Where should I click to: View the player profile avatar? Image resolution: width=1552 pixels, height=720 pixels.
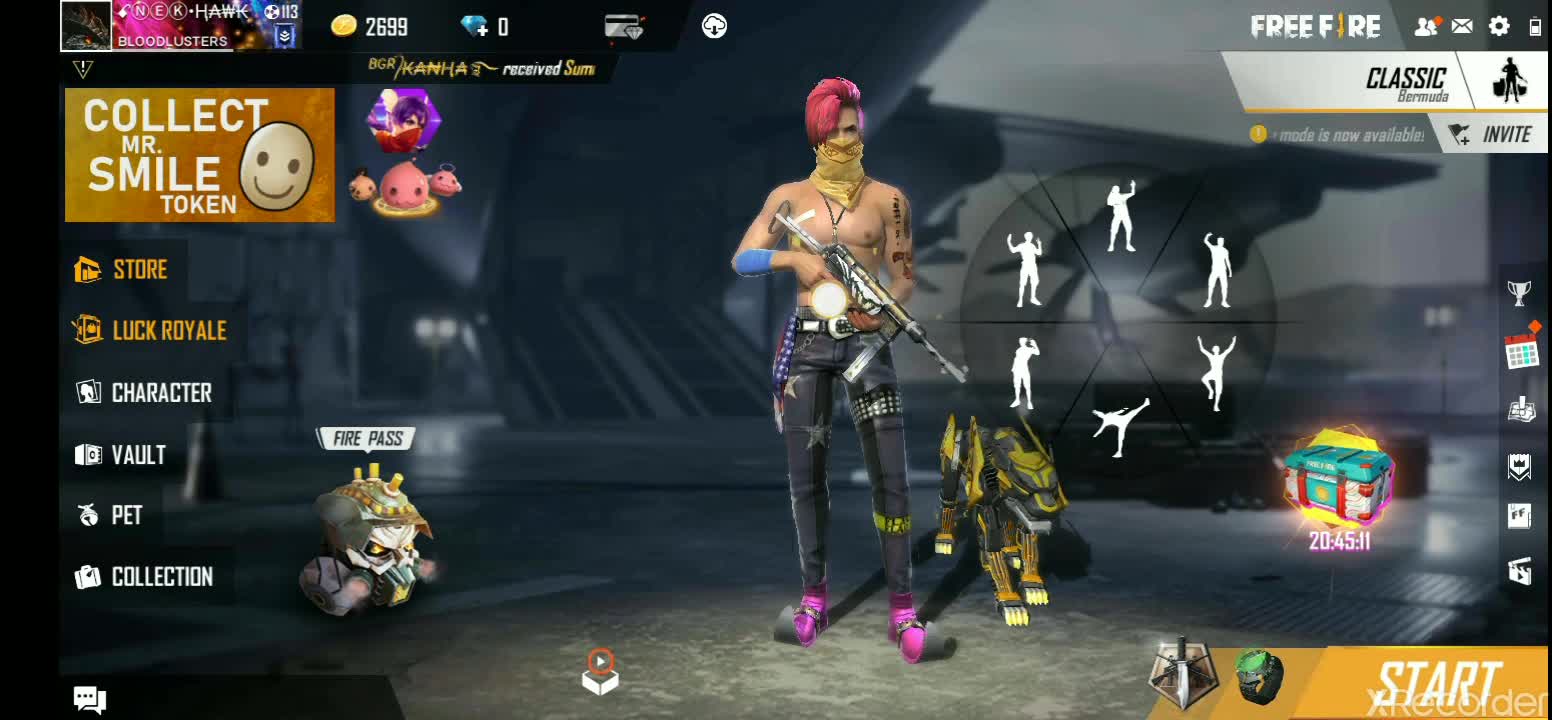[x=86, y=25]
